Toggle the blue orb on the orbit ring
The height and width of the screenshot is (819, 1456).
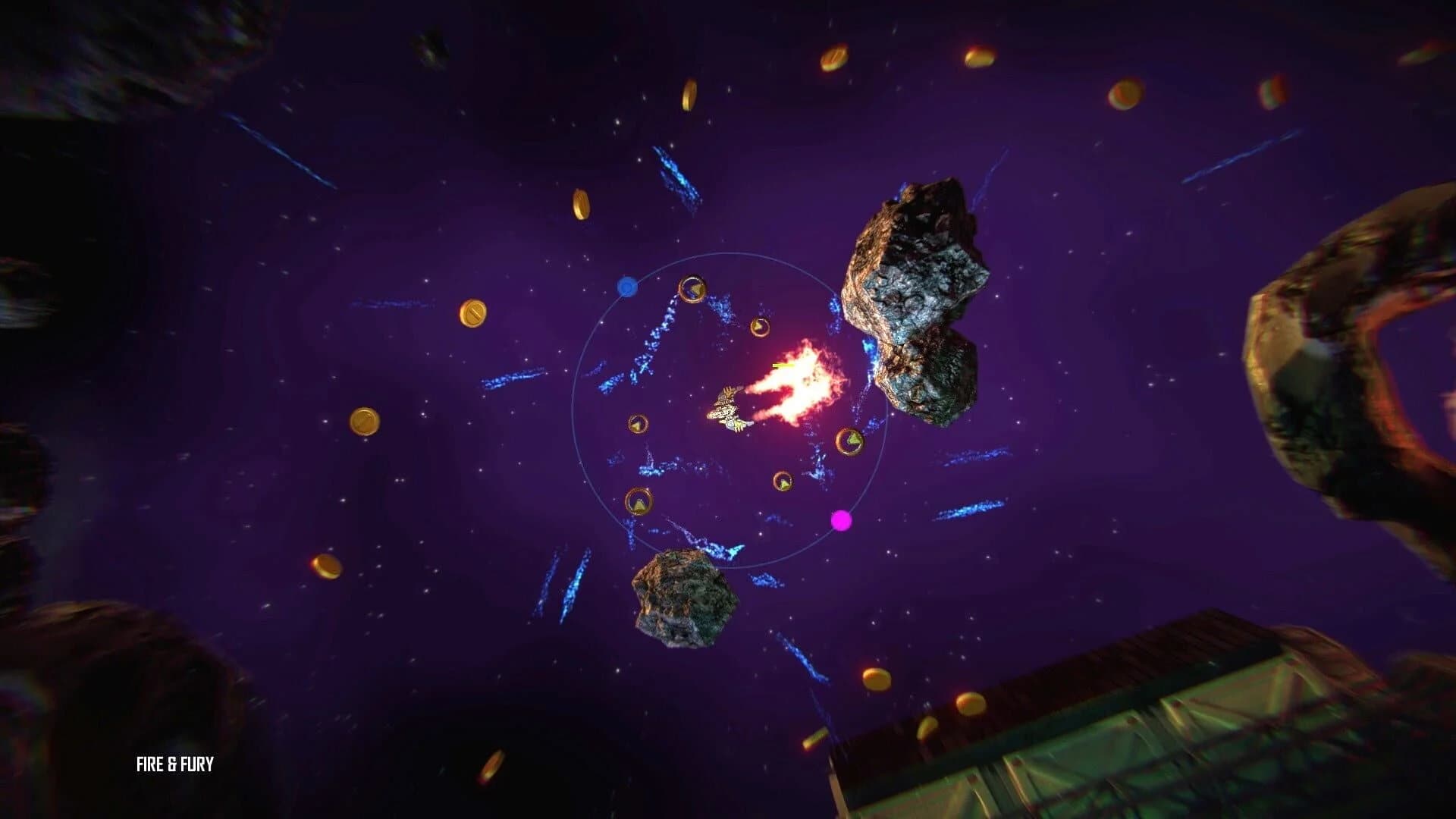point(626,288)
